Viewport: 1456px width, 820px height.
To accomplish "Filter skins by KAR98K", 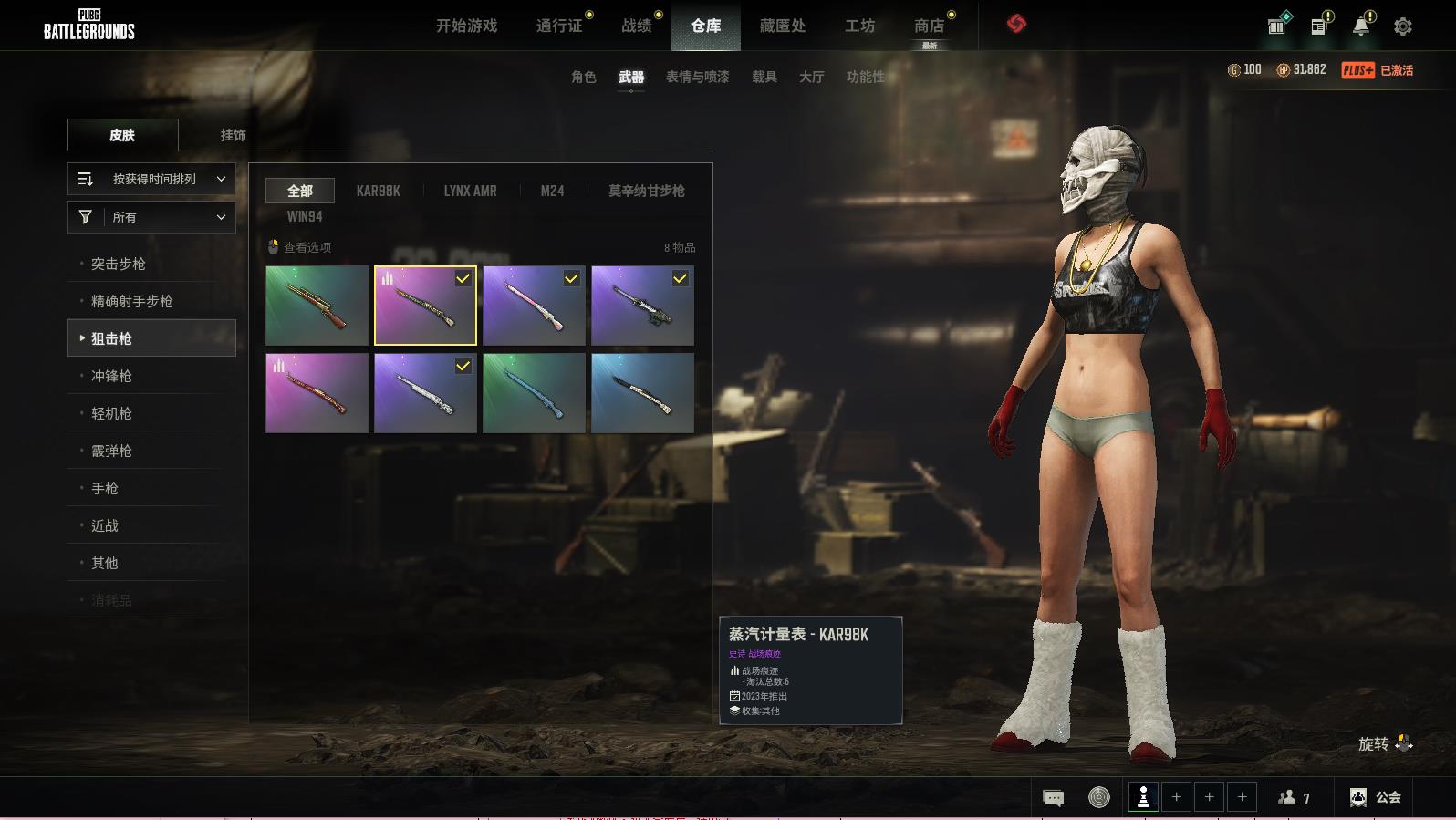I will [378, 191].
